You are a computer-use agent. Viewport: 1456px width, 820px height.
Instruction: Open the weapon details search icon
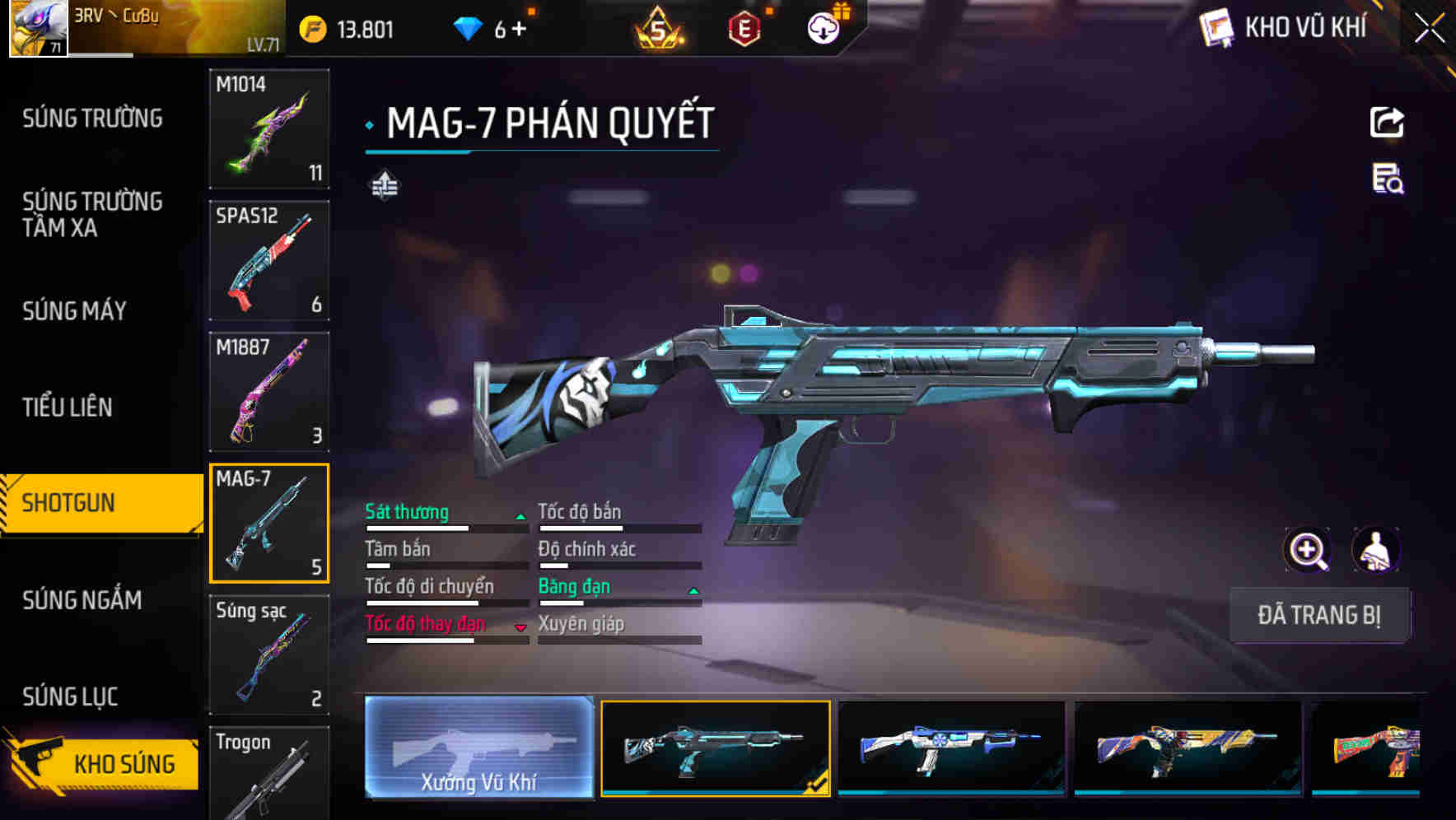tap(1388, 179)
